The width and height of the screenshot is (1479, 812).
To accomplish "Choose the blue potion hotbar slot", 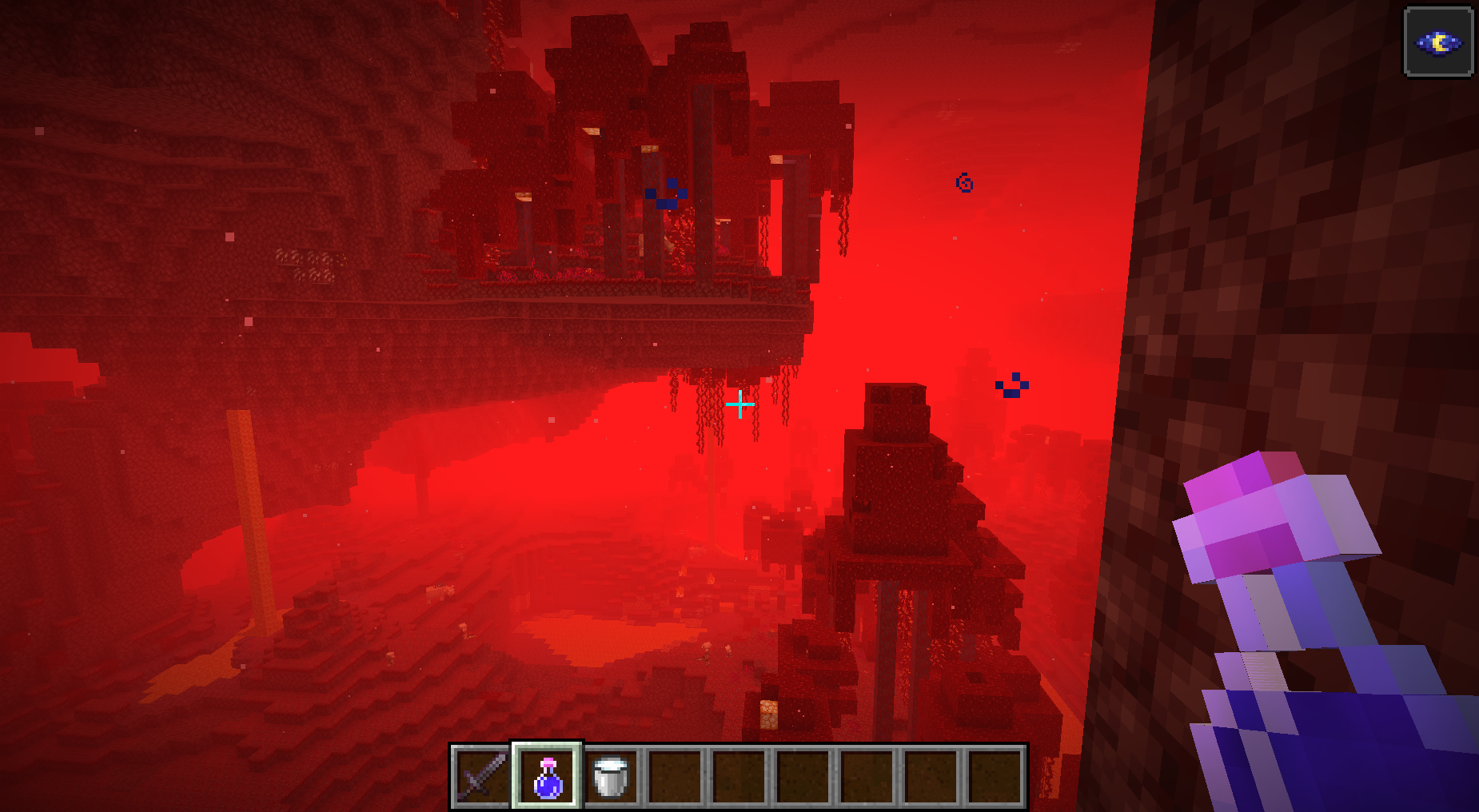I will [548, 776].
